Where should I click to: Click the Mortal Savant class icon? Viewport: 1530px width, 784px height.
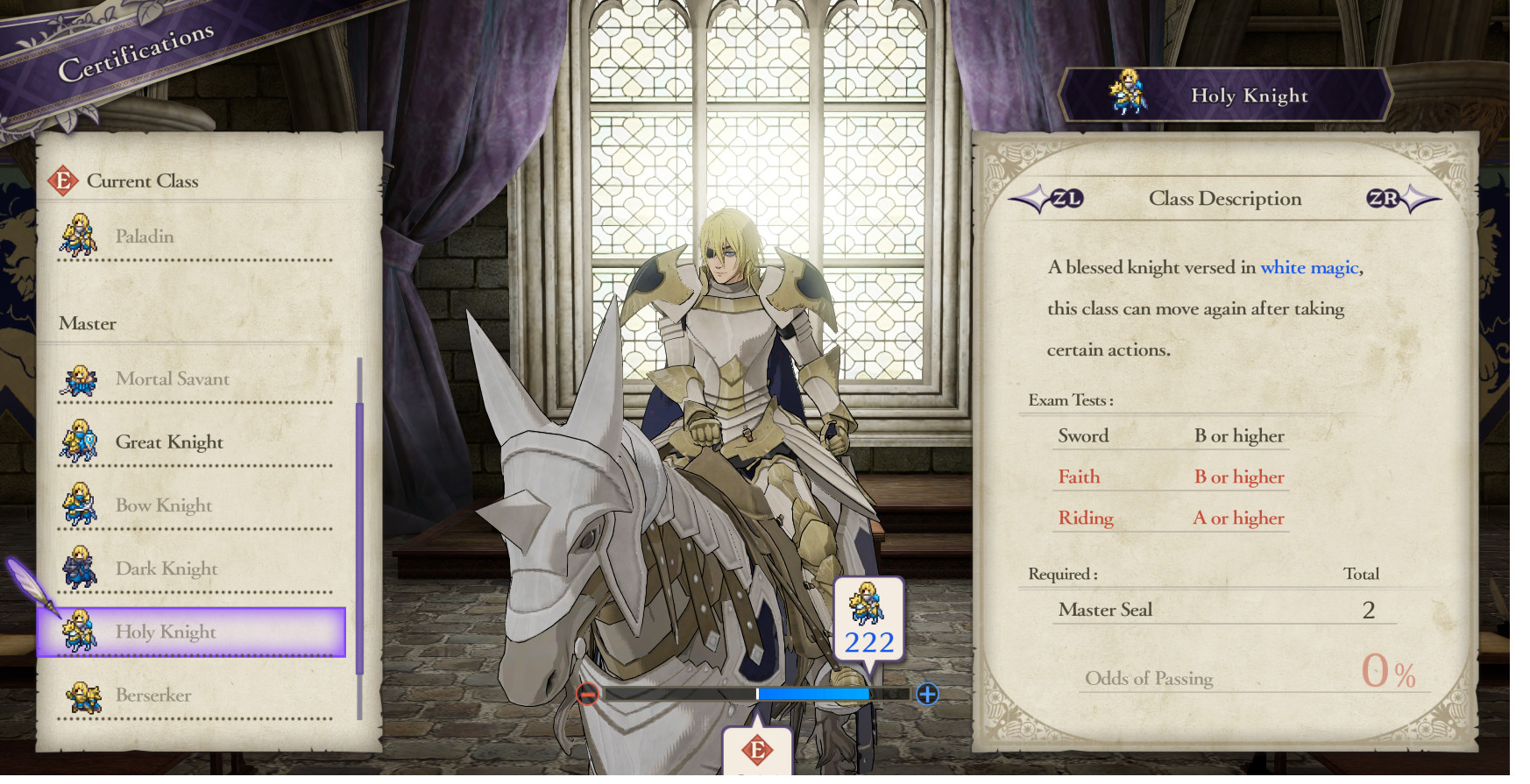pyautogui.click(x=81, y=378)
